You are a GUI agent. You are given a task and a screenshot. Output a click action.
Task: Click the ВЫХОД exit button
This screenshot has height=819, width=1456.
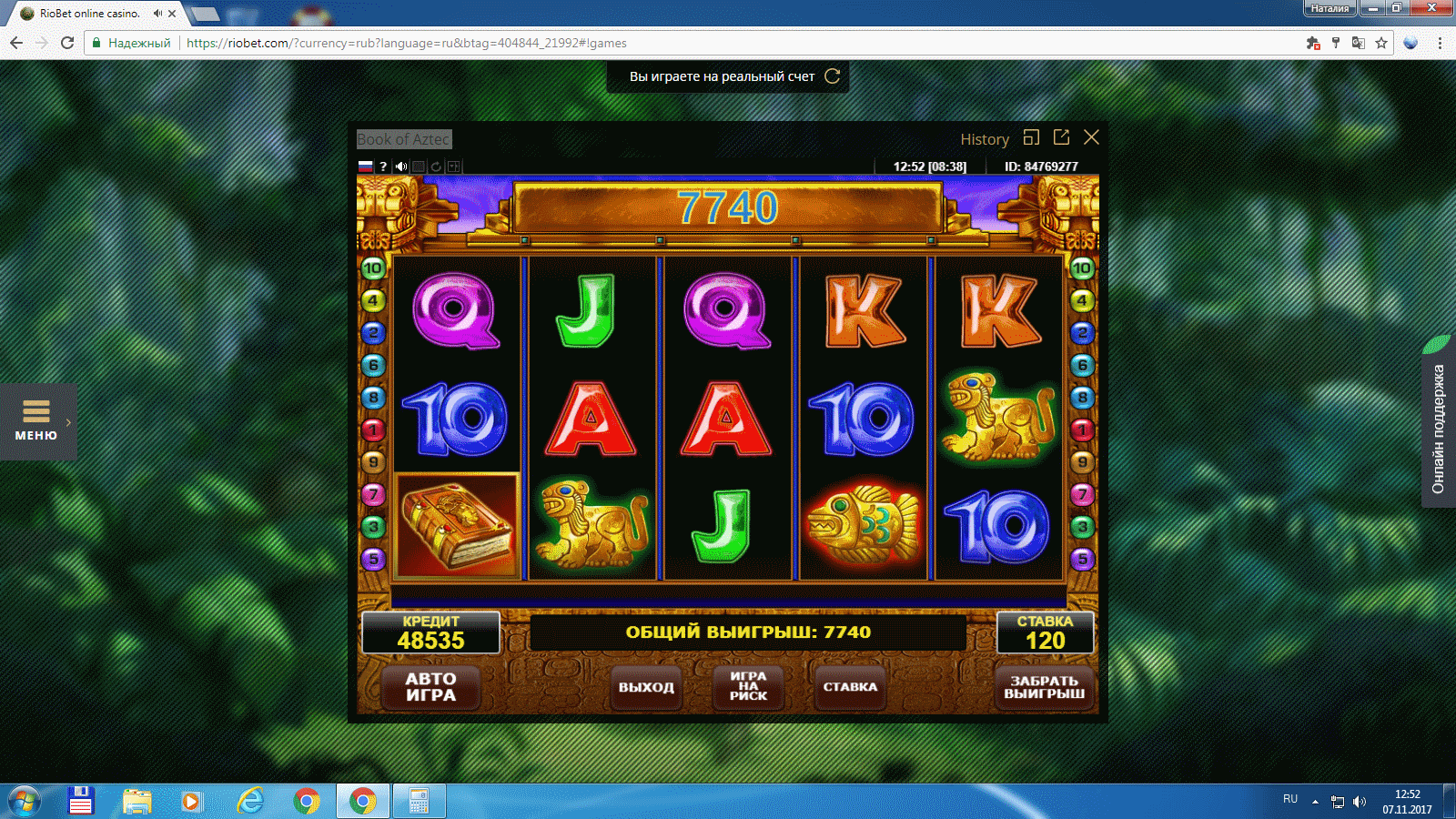(646, 687)
